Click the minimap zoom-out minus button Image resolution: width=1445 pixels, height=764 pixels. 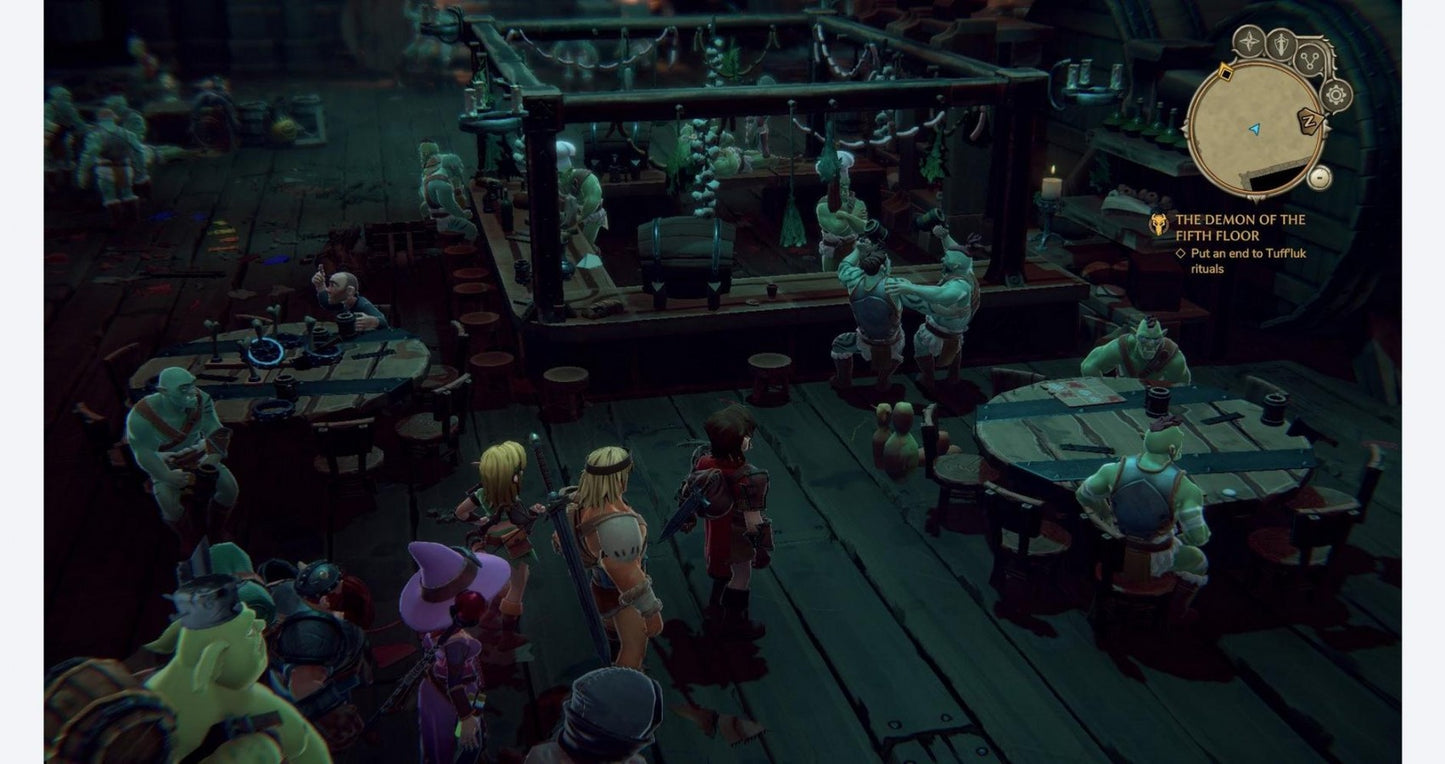click(1320, 177)
